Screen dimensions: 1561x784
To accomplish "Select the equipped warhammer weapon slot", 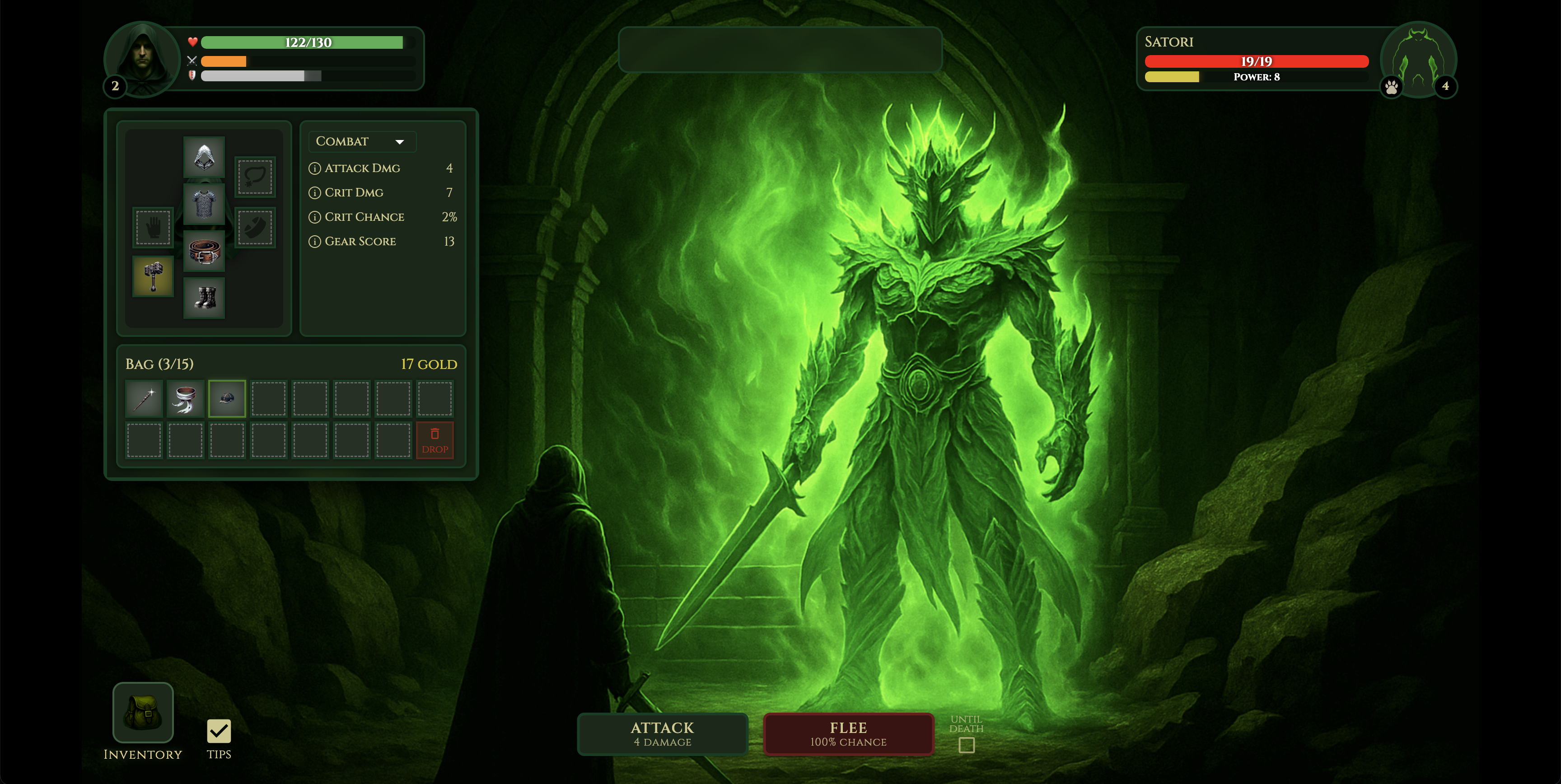I will (153, 276).
